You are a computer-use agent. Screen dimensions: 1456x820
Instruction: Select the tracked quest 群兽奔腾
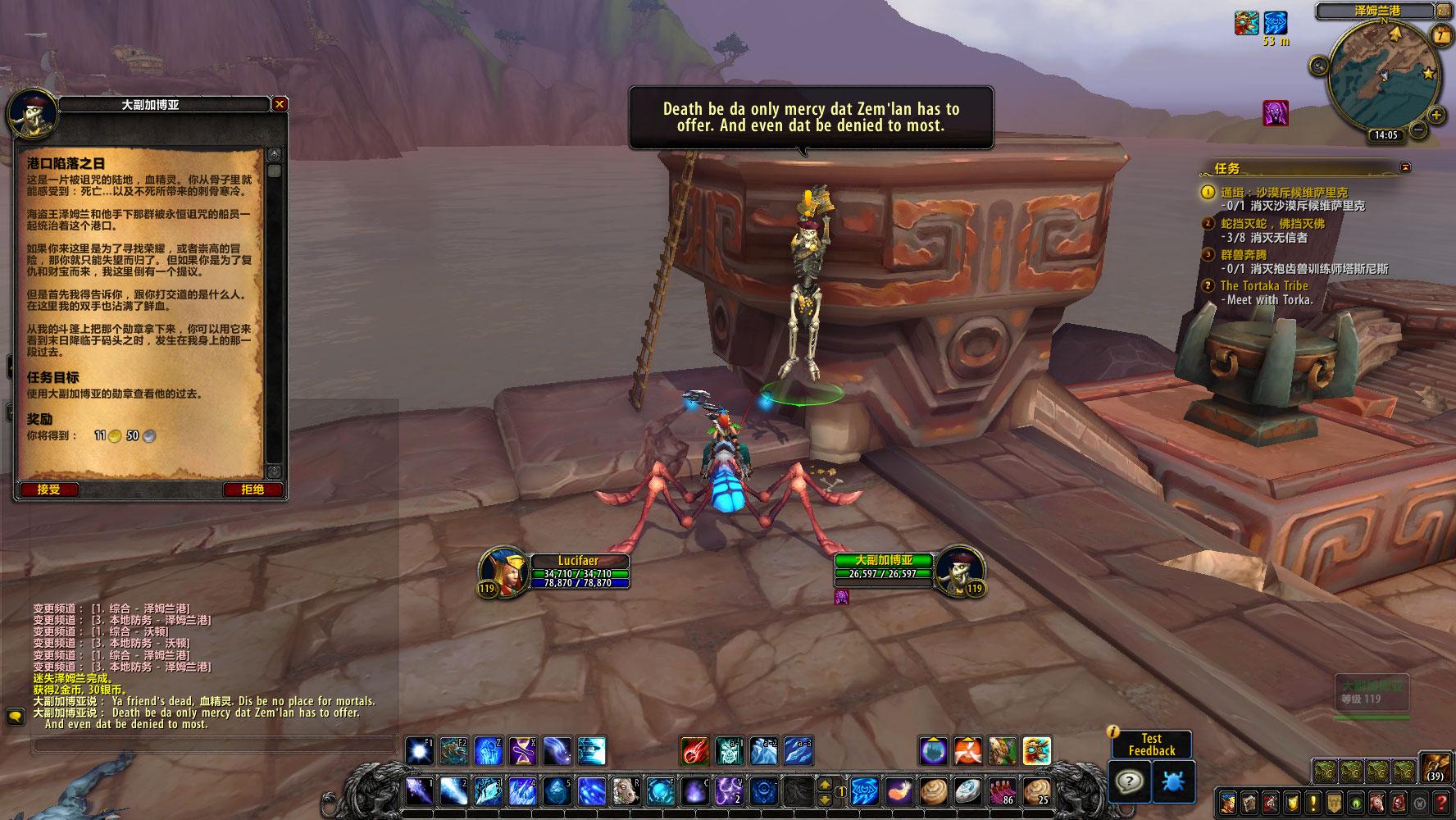(1243, 255)
